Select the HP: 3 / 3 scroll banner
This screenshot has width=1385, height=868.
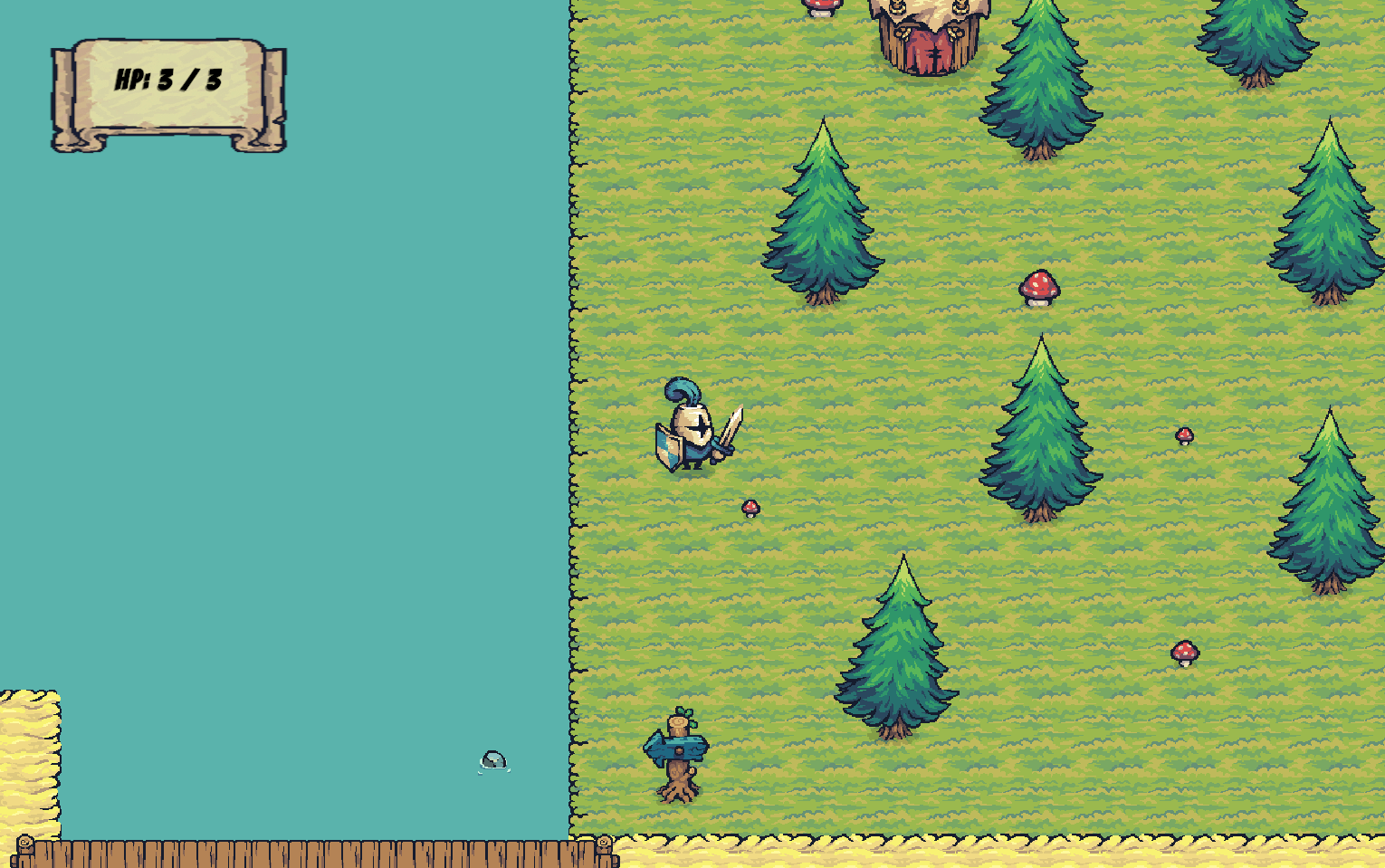point(167,86)
